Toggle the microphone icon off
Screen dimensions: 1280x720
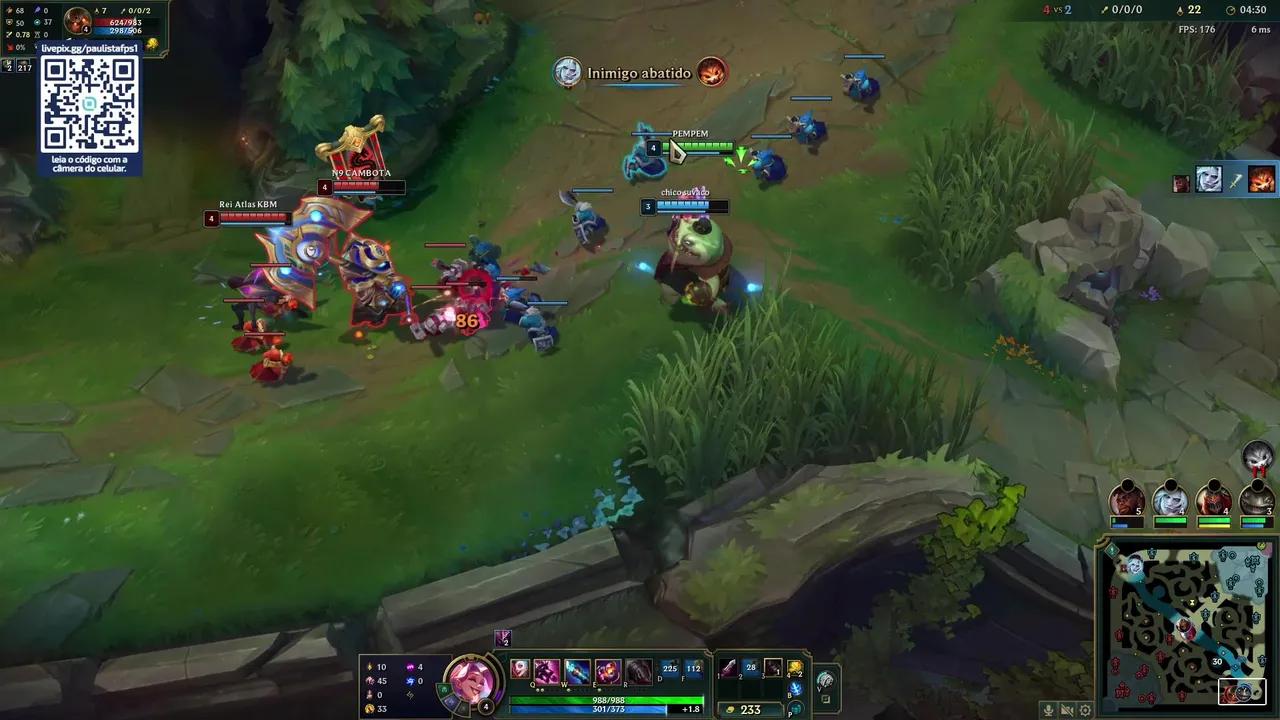click(1047, 710)
